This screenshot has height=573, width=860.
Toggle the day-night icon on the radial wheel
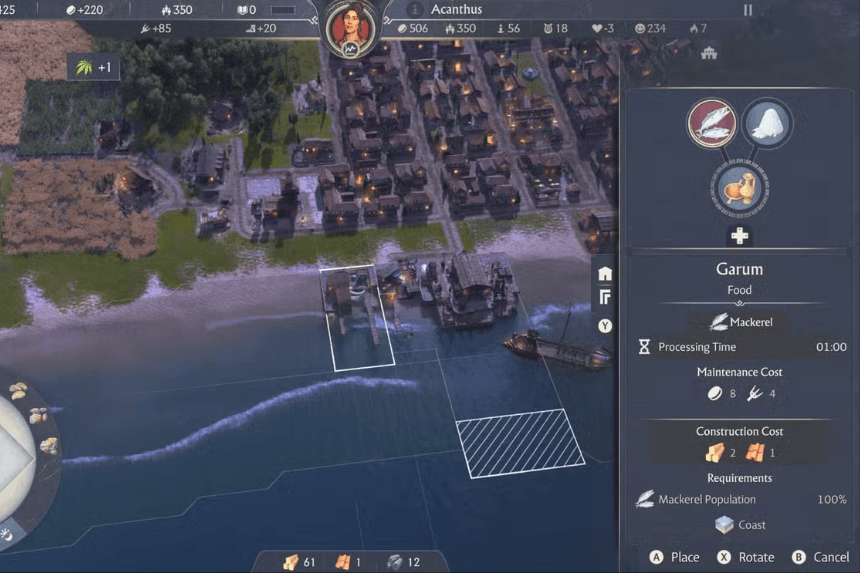tap(8, 533)
